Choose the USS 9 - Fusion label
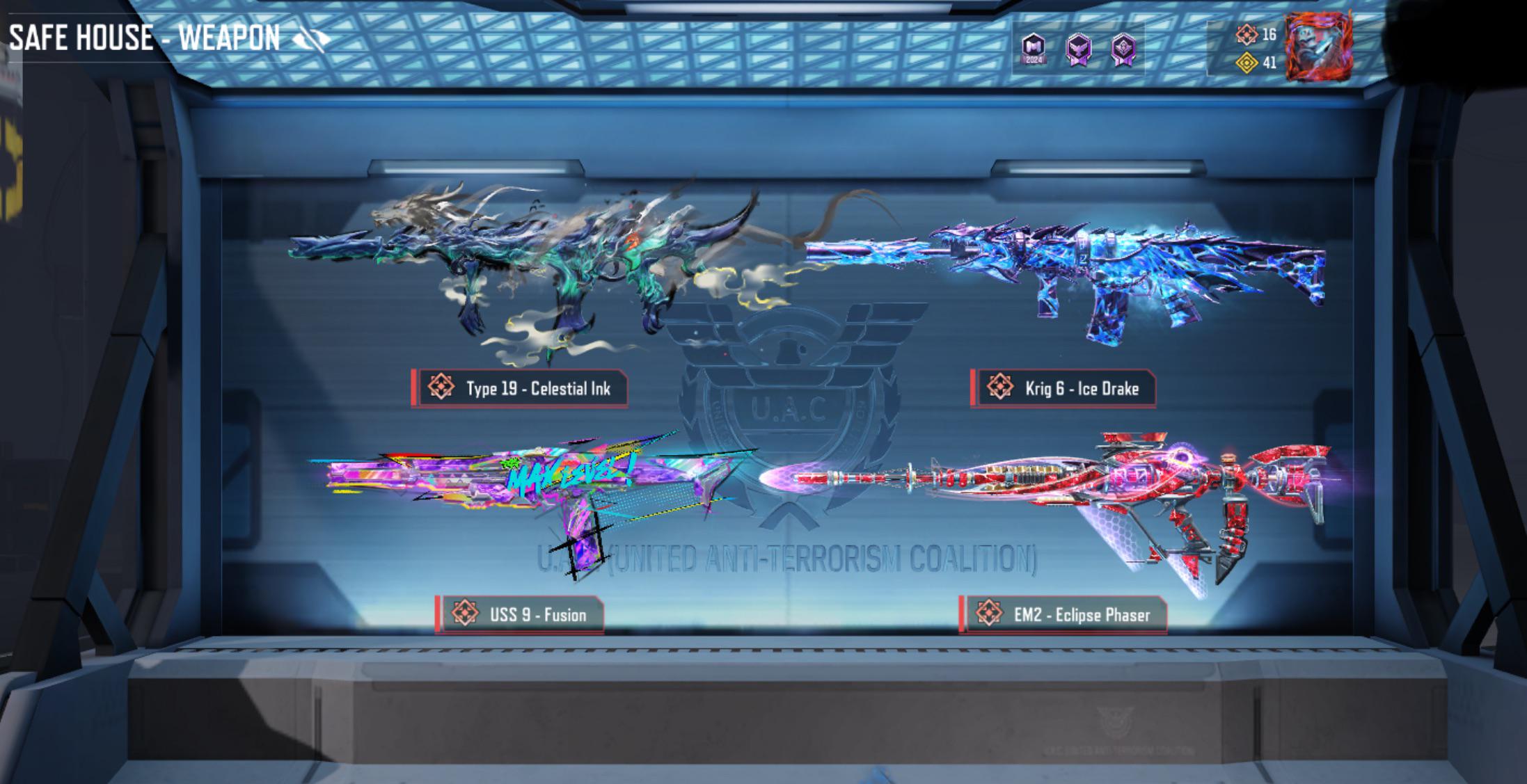The height and width of the screenshot is (784, 1527). tap(520, 615)
